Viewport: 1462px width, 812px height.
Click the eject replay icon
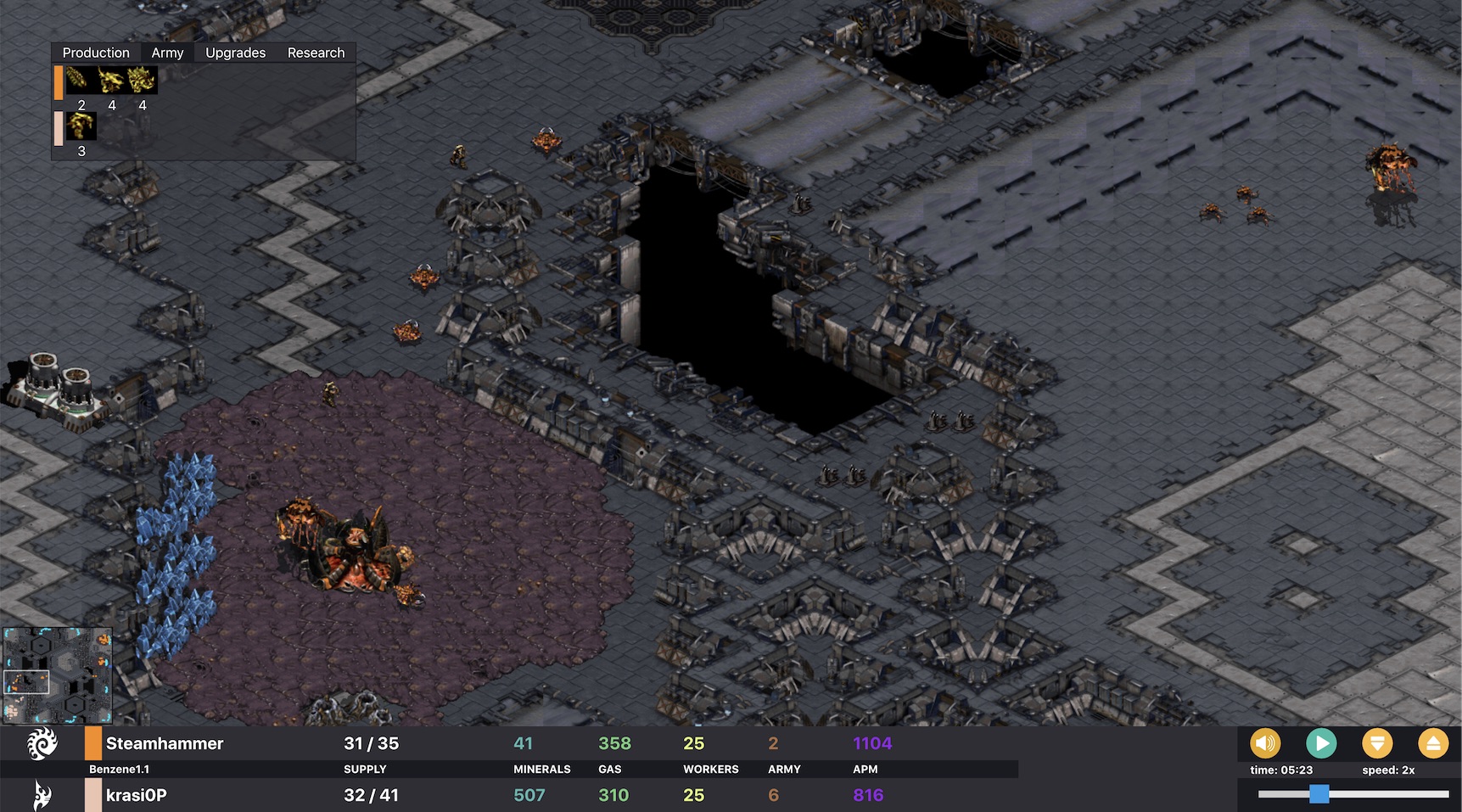tap(1434, 742)
